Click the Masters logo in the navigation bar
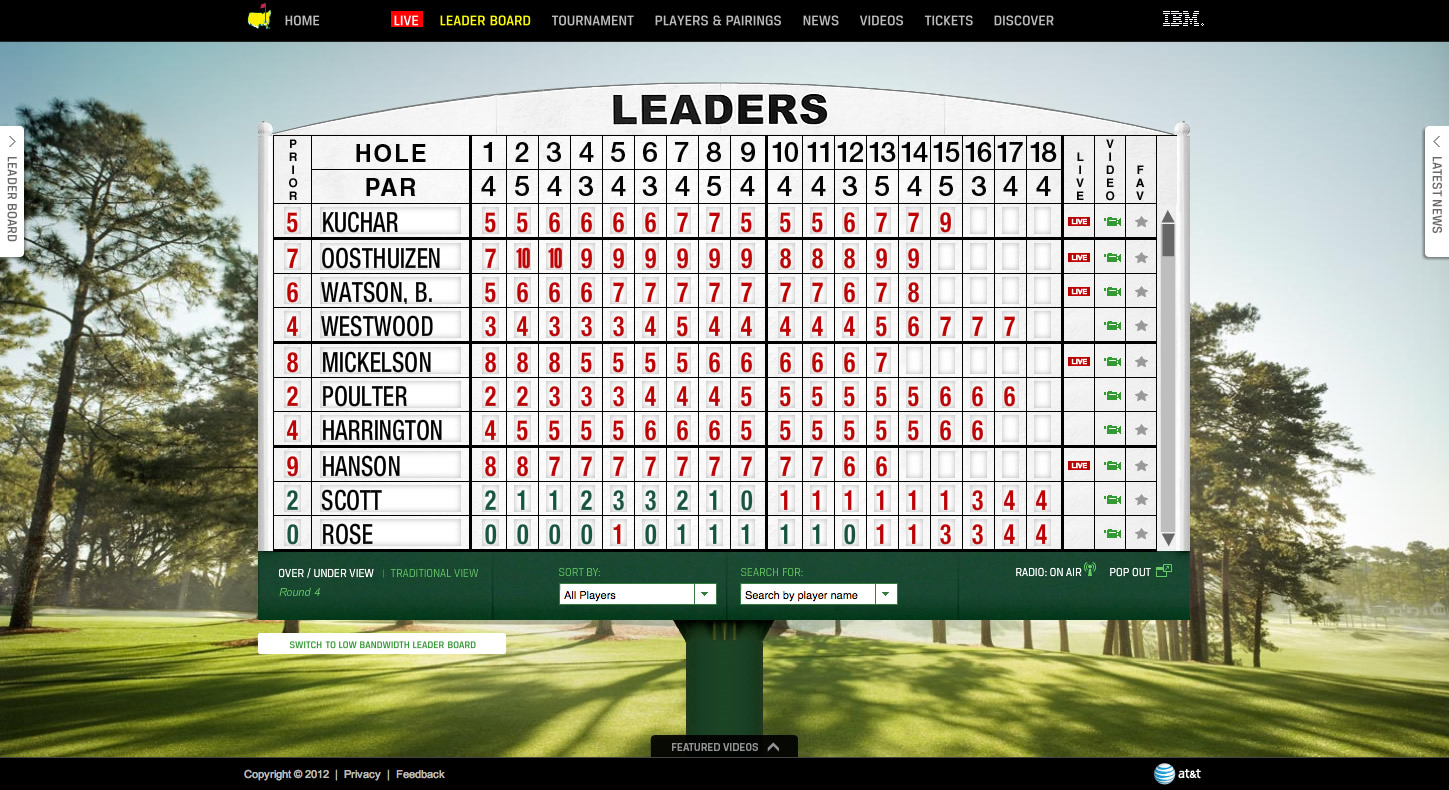This screenshot has width=1449, height=790. click(258, 19)
